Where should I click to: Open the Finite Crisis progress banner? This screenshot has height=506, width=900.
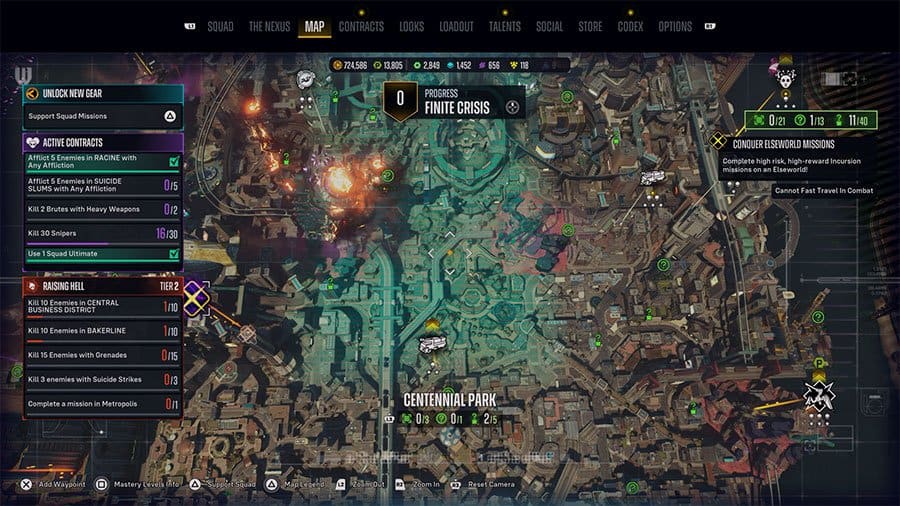(x=456, y=100)
